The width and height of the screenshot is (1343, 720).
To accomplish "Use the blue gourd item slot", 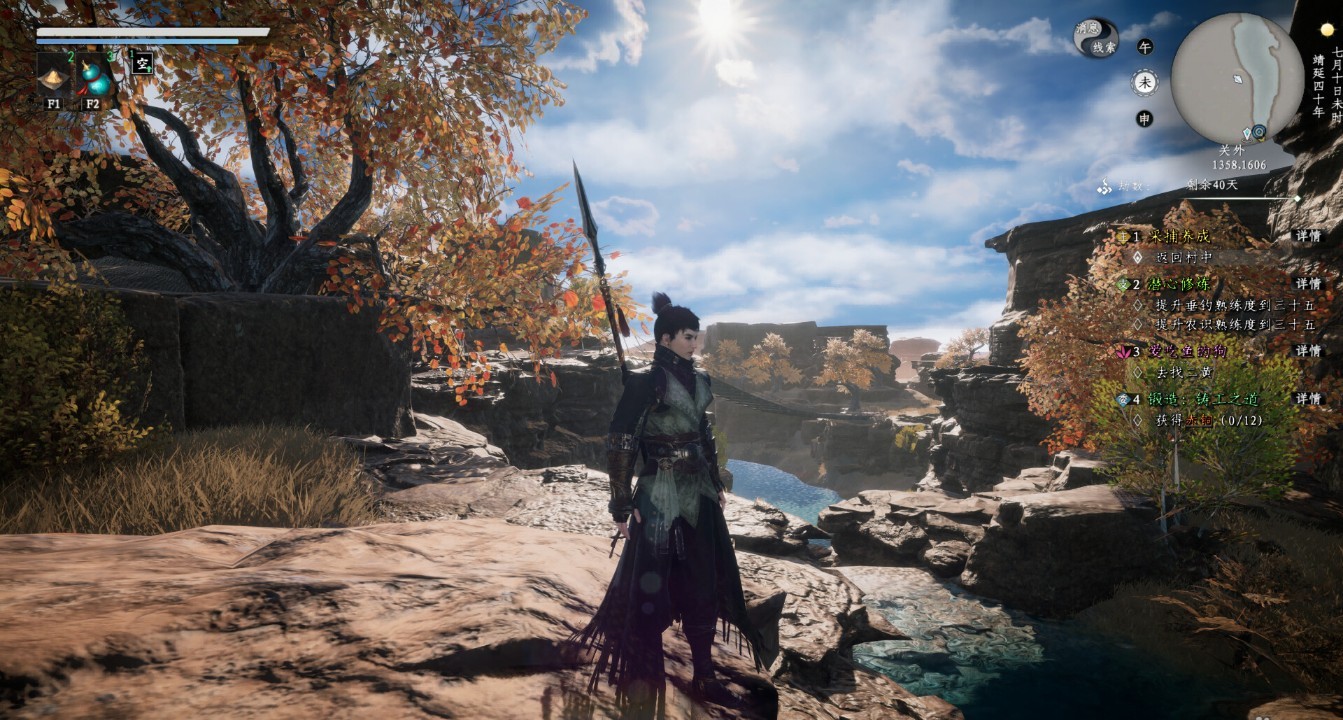I will click(x=93, y=75).
